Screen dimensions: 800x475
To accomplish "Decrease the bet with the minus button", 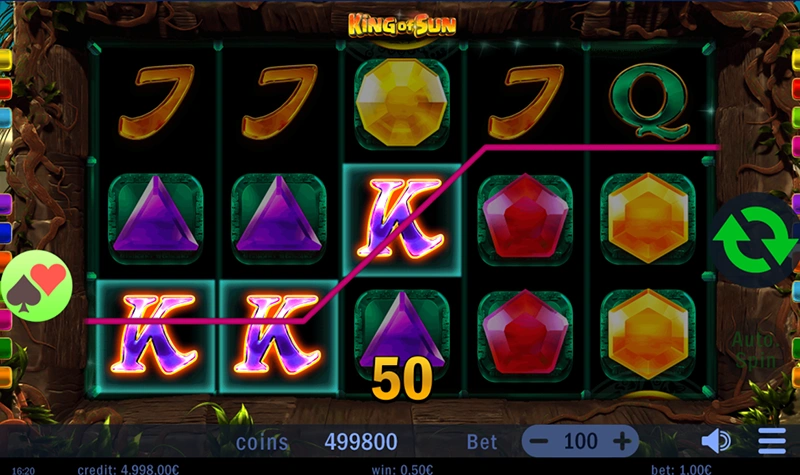I will (540, 441).
